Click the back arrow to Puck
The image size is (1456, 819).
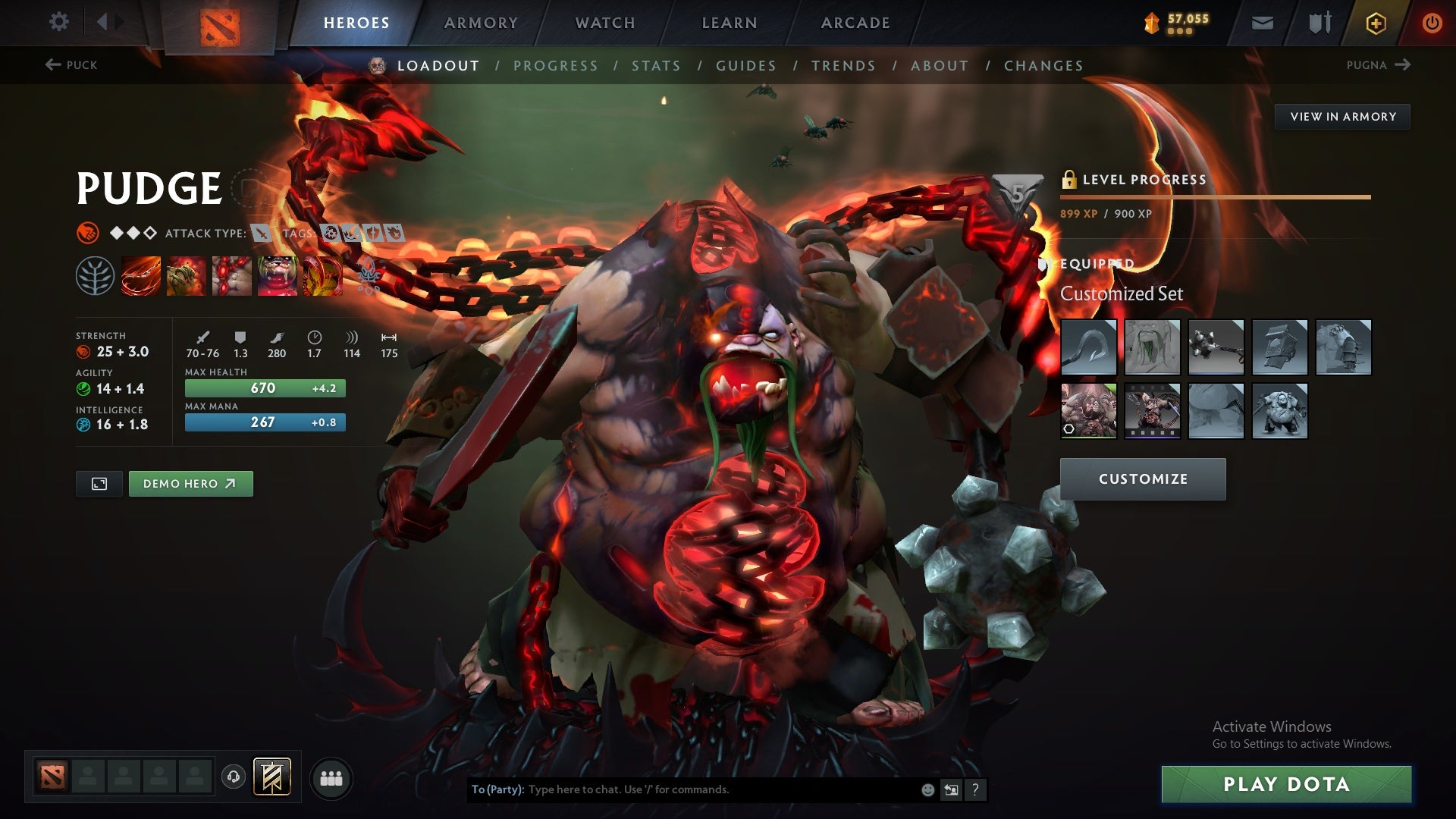point(52,64)
